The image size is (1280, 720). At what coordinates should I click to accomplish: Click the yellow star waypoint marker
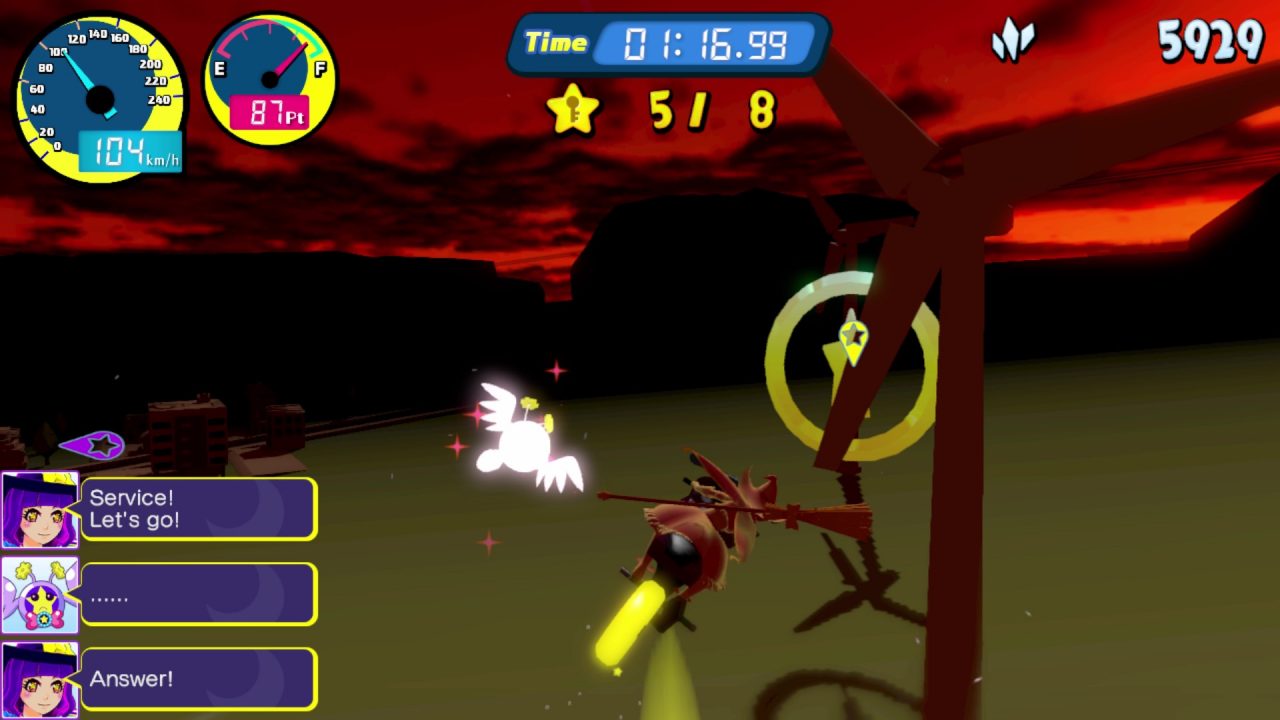point(852,339)
